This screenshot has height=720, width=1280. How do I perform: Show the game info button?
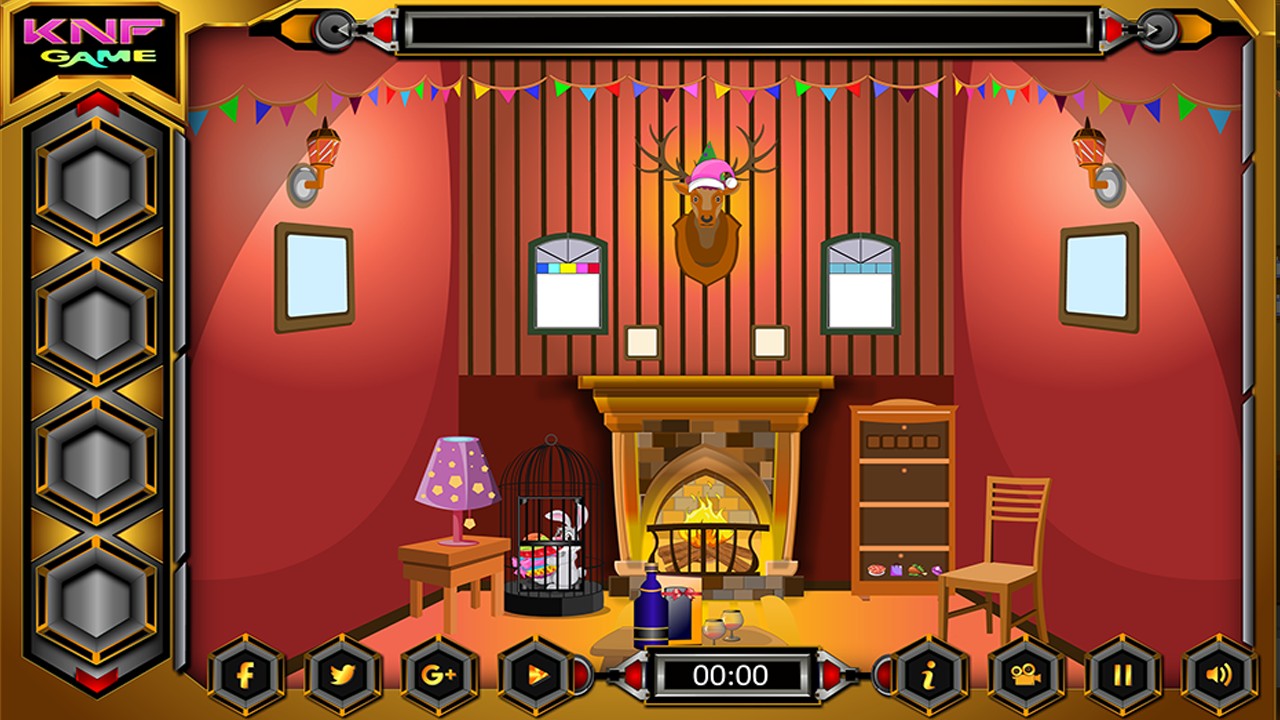click(x=929, y=675)
